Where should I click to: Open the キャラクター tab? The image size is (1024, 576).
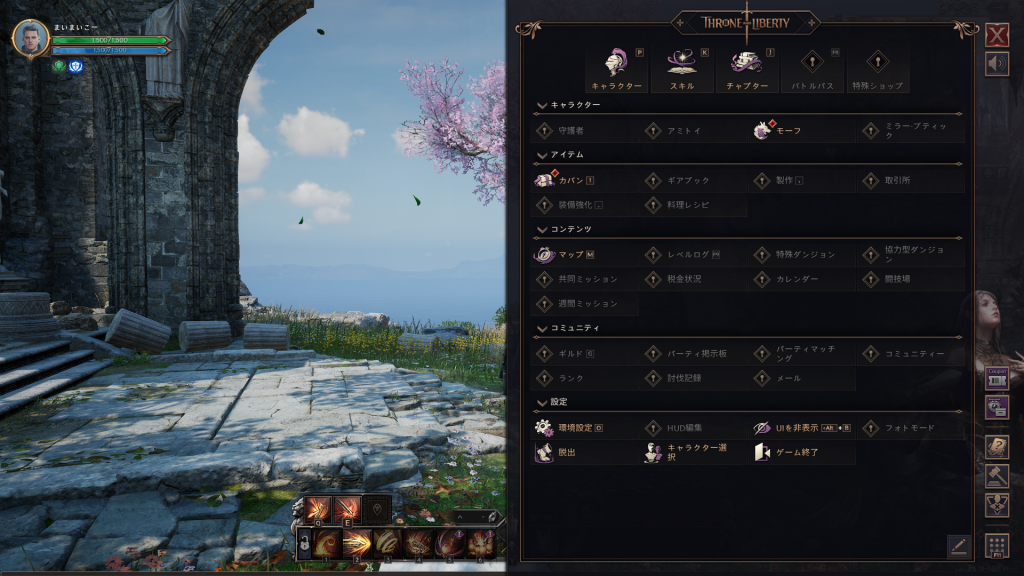[616, 69]
